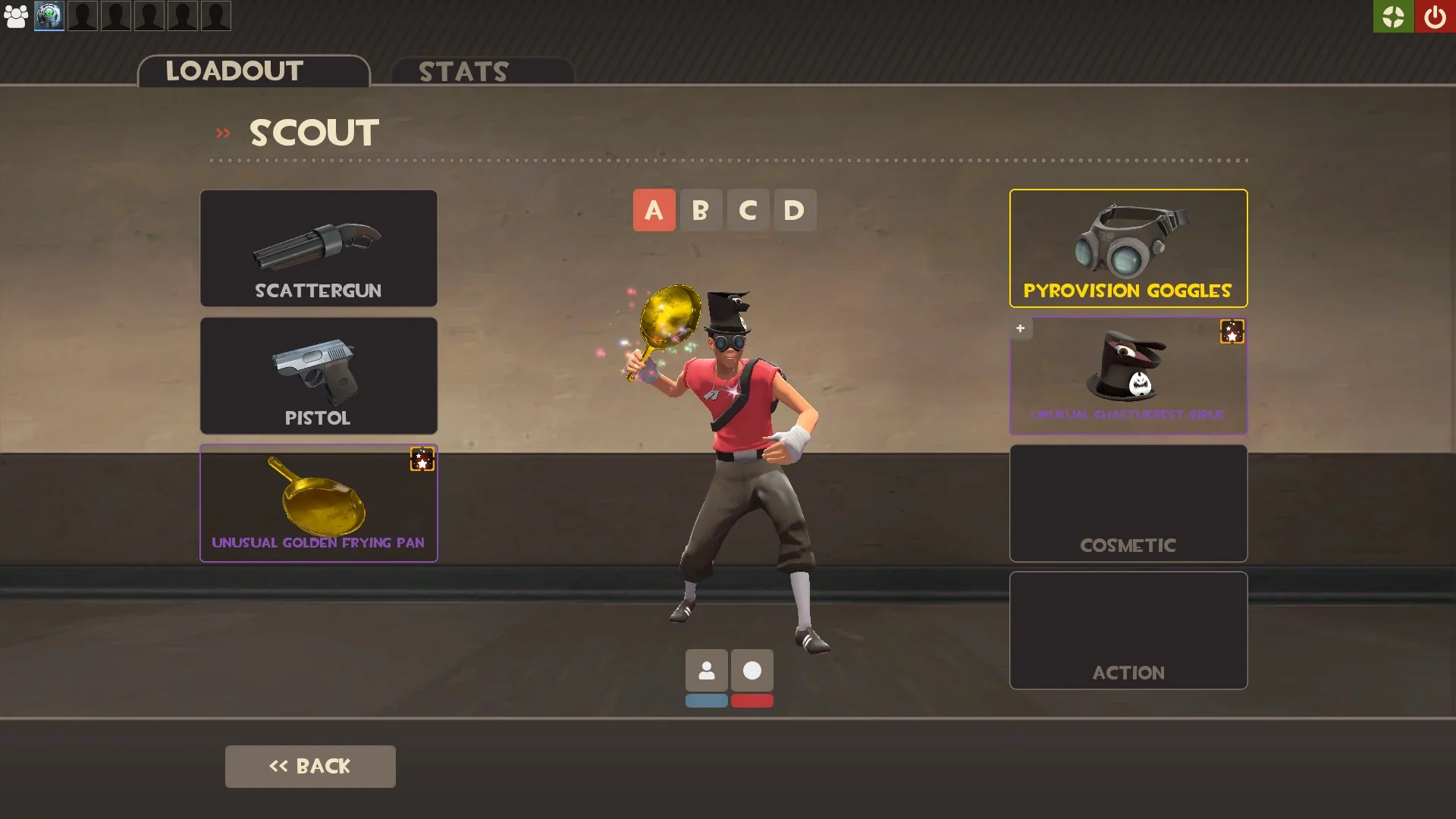Click the player model preview button
This screenshot has height=819, width=1456.
pyautogui.click(x=707, y=670)
